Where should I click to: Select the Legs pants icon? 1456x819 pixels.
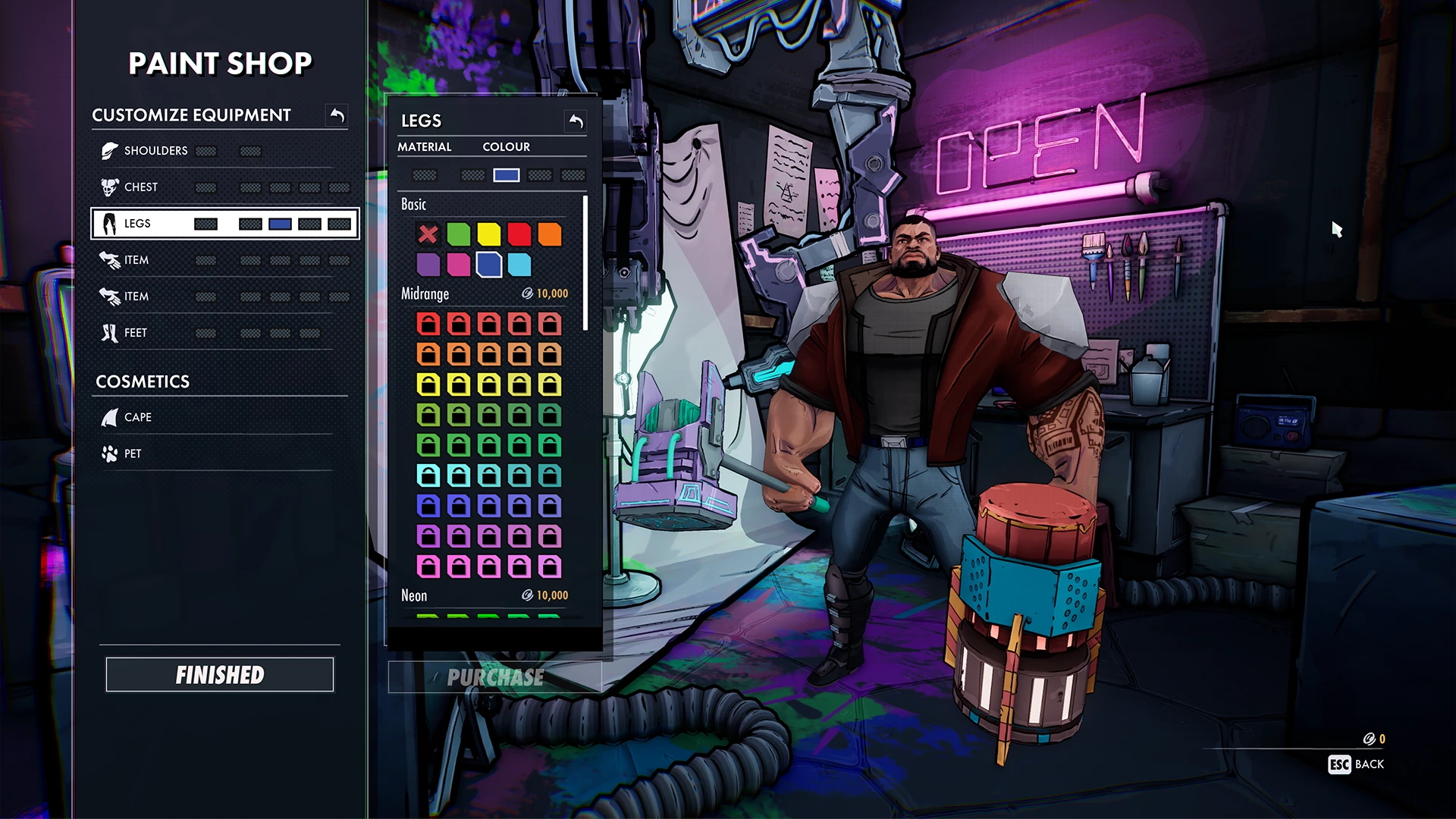[x=108, y=223]
